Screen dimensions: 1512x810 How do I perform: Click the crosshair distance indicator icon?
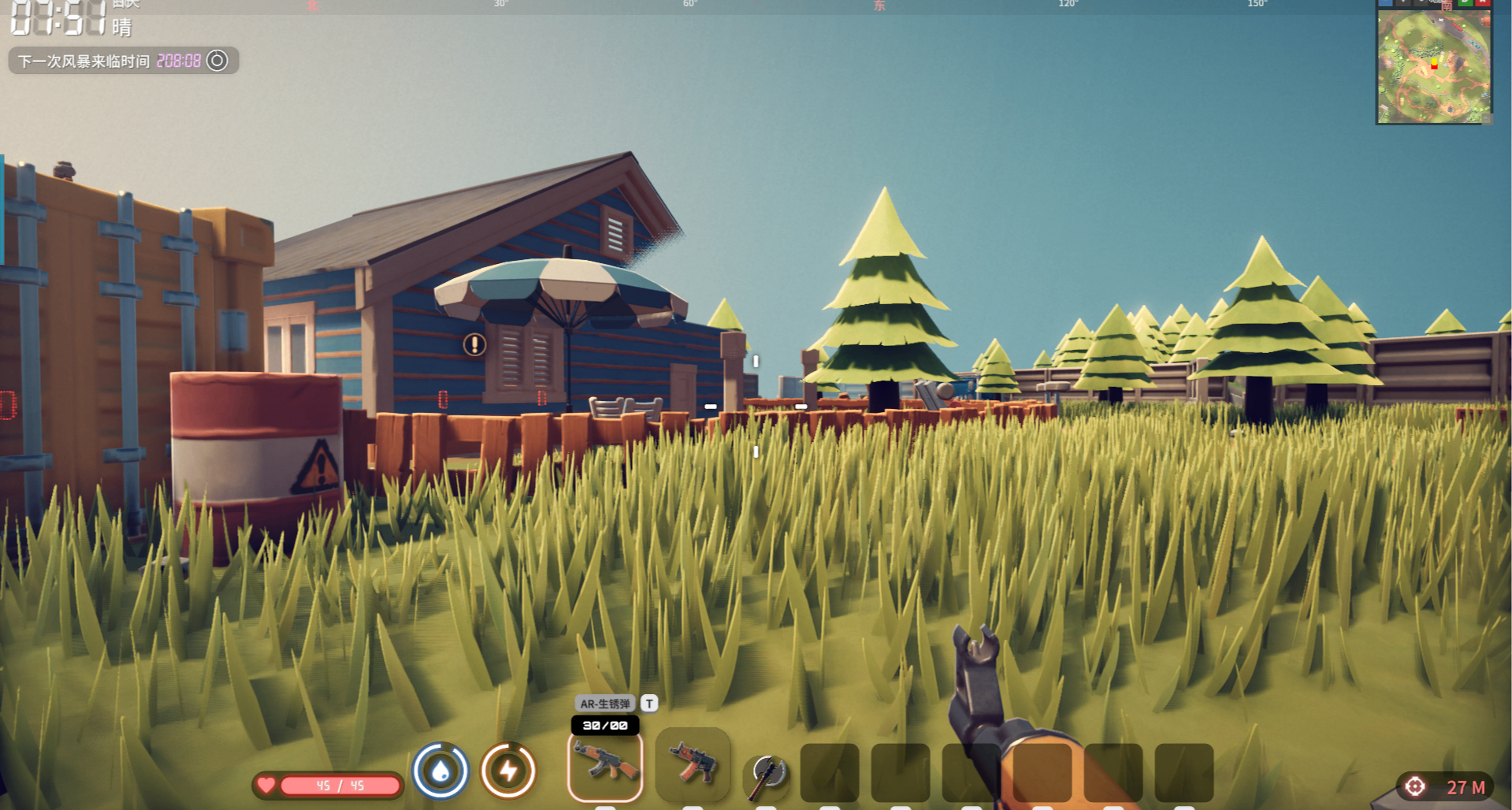click(1415, 786)
